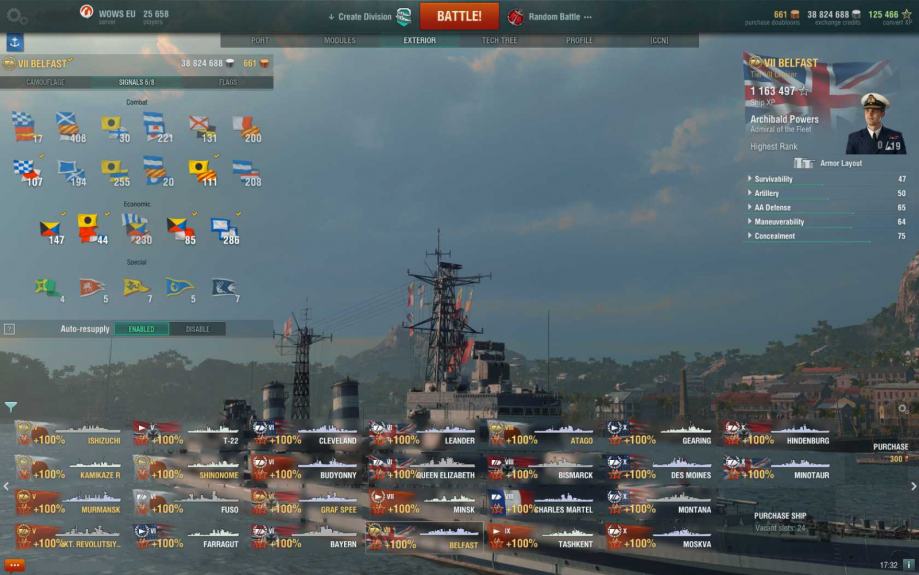Switch to the PORT tab

(x=260, y=41)
